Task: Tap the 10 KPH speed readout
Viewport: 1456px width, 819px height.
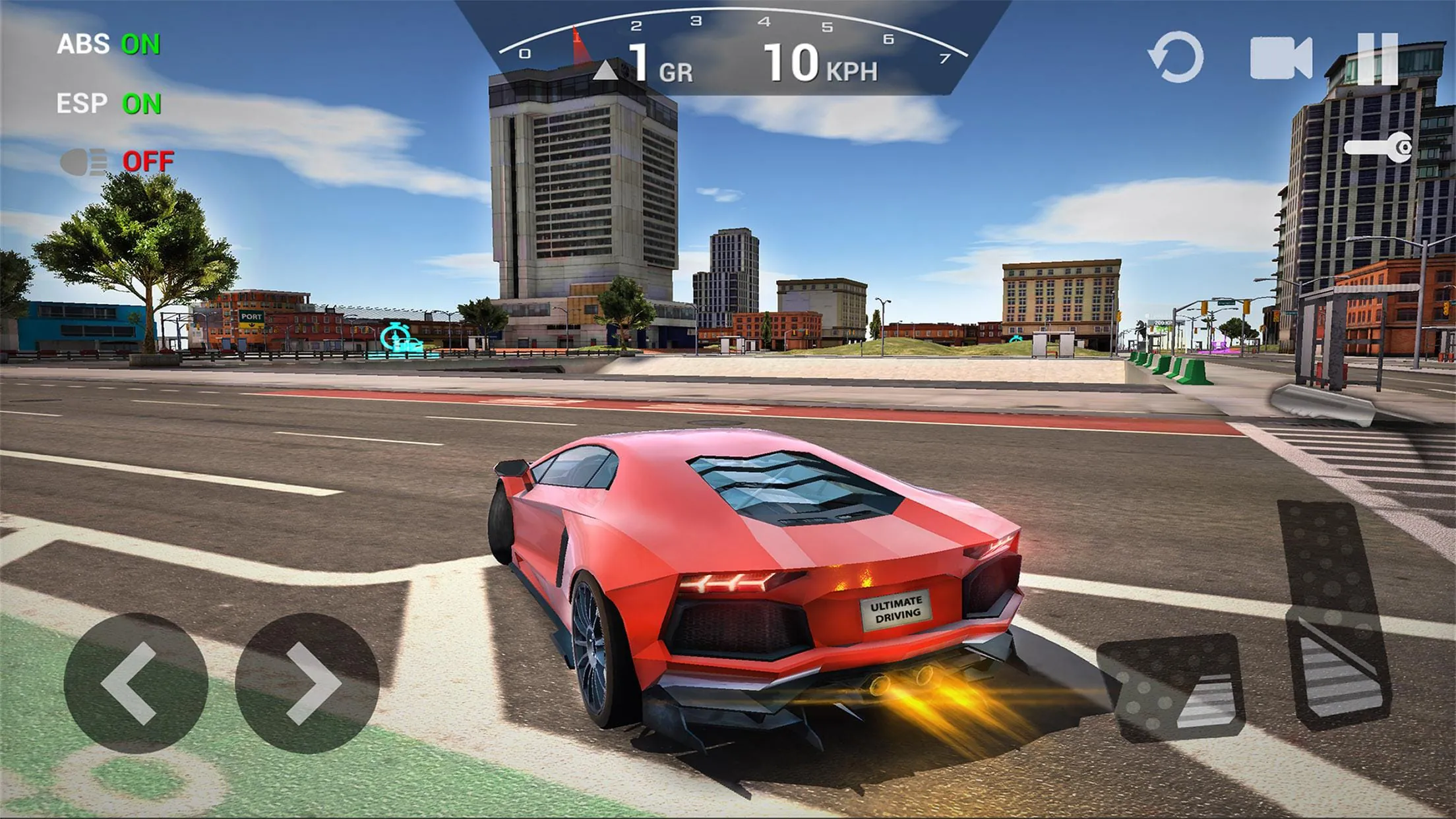Action: (x=818, y=63)
